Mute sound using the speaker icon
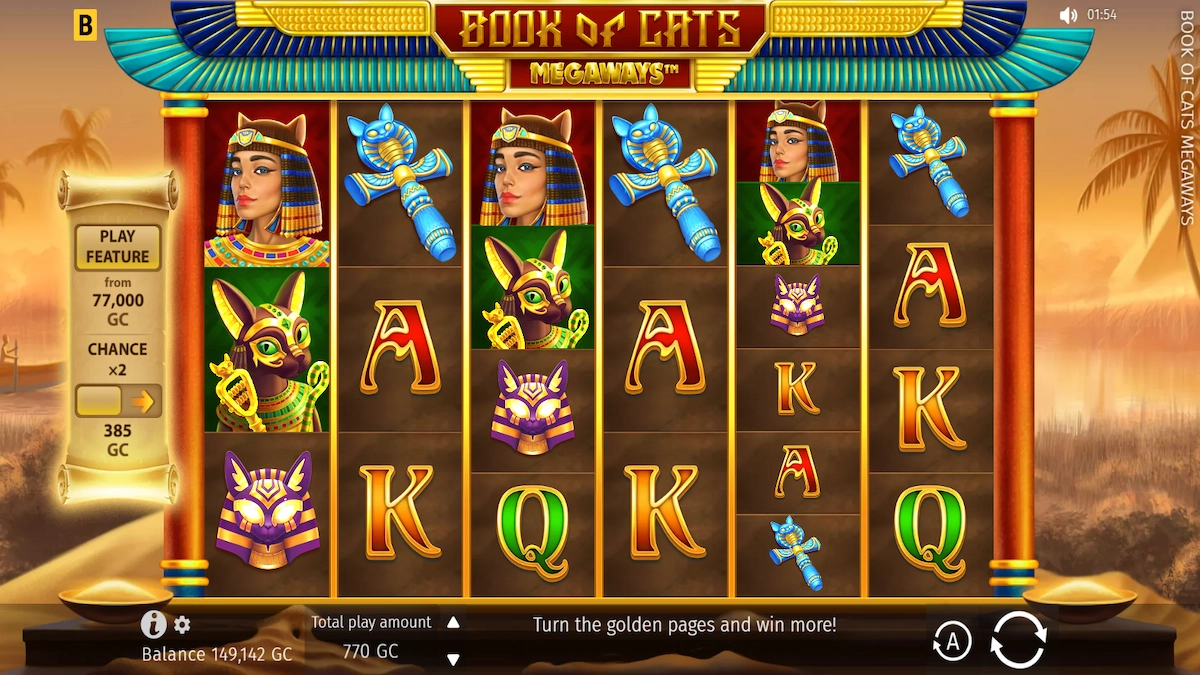This screenshot has width=1200, height=675. pos(1069,15)
